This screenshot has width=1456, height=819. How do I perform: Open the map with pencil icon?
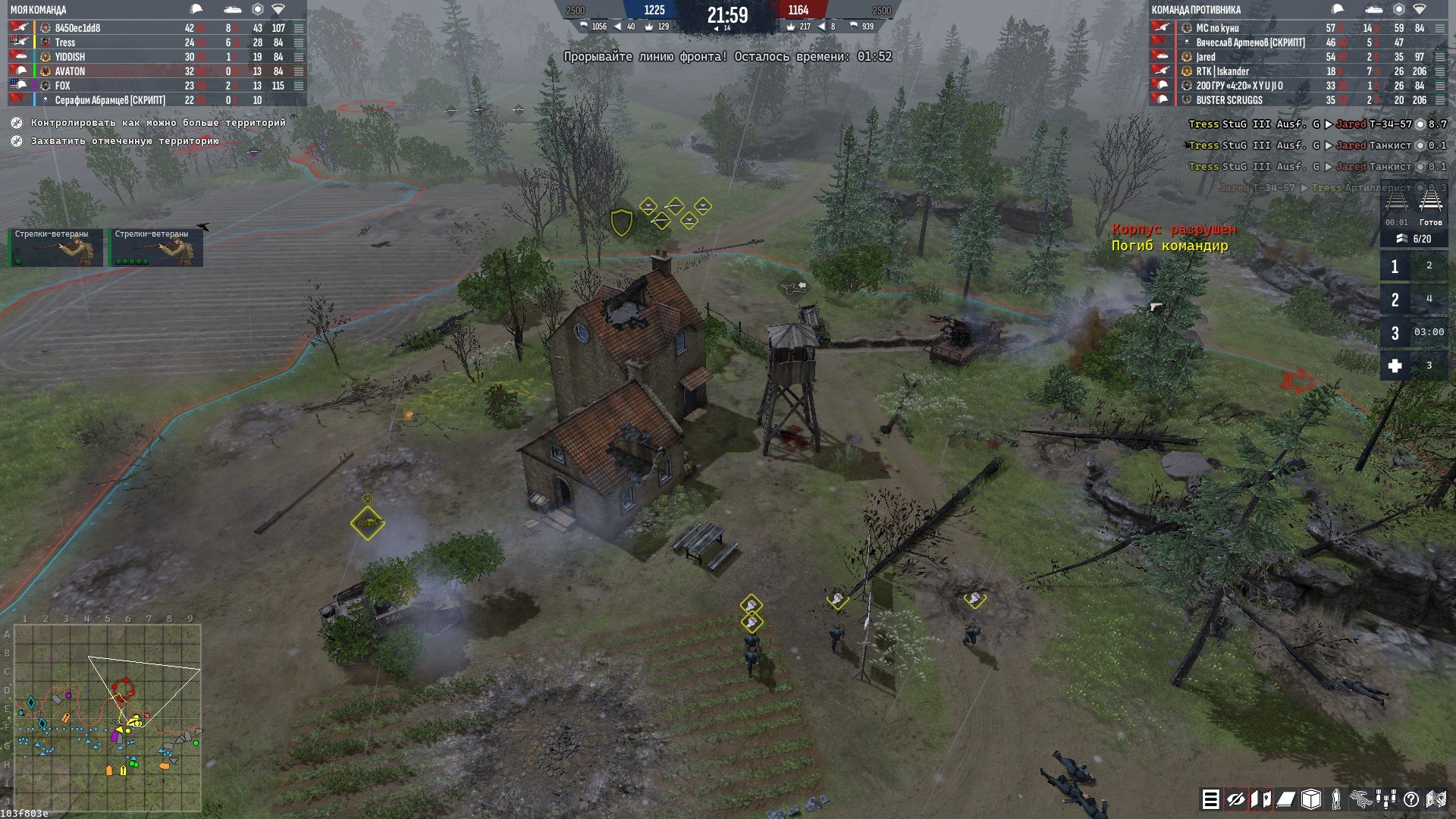(x=1436, y=799)
